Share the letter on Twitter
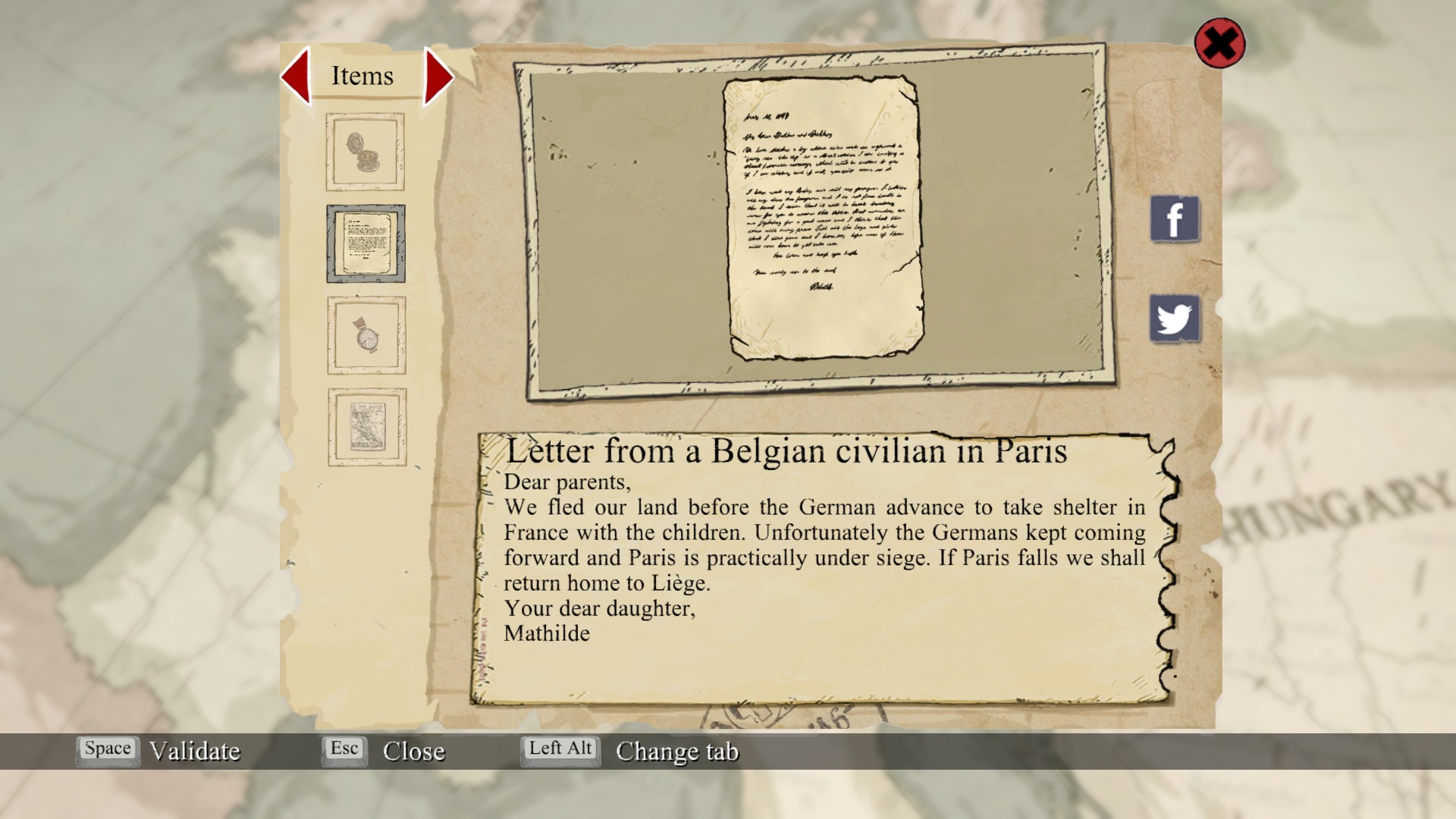1456x819 pixels. click(x=1175, y=318)
